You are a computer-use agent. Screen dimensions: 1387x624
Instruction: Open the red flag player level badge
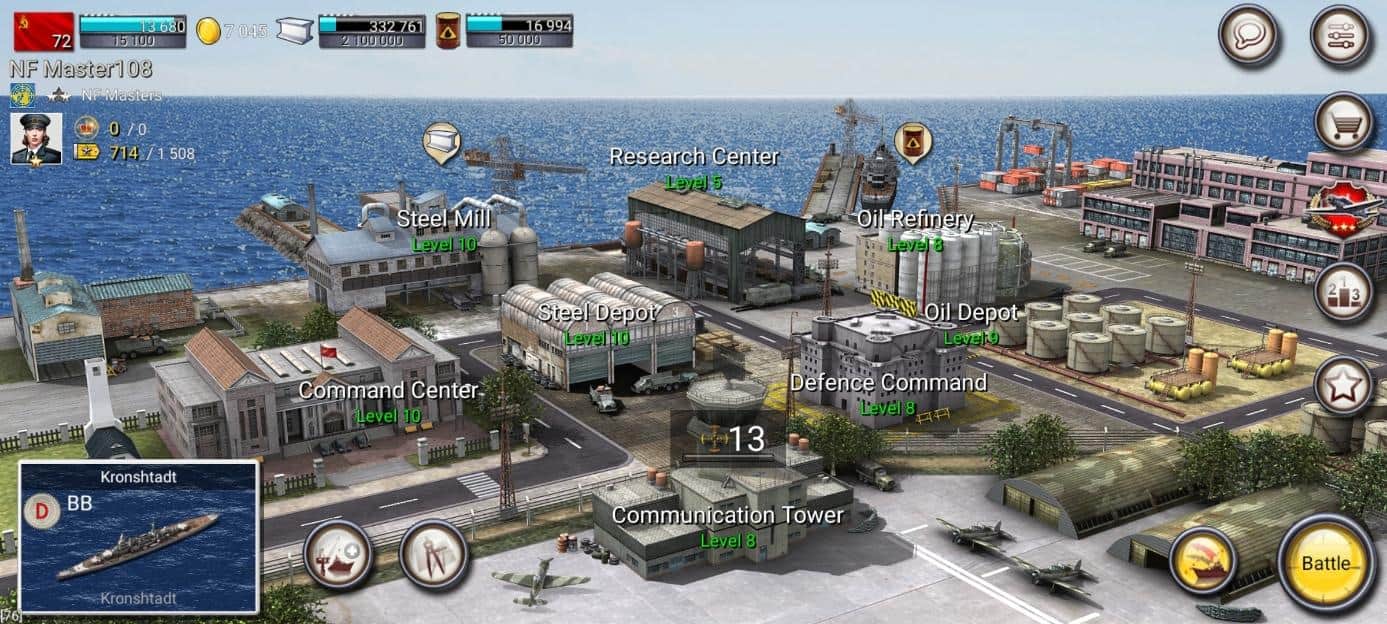click(43, 31)
